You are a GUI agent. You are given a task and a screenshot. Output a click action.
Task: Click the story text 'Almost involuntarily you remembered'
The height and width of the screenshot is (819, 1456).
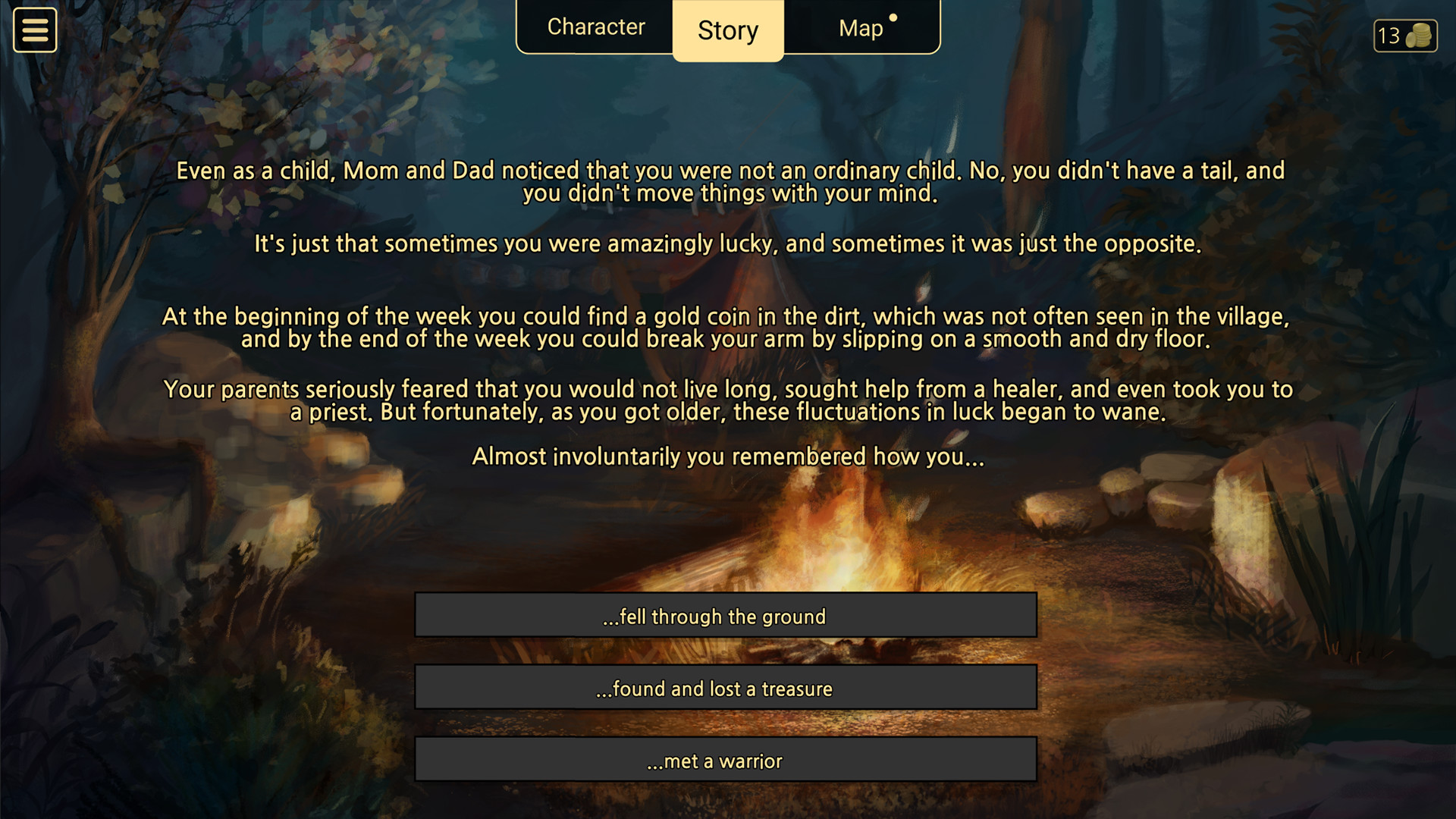[x=727, y=457]
